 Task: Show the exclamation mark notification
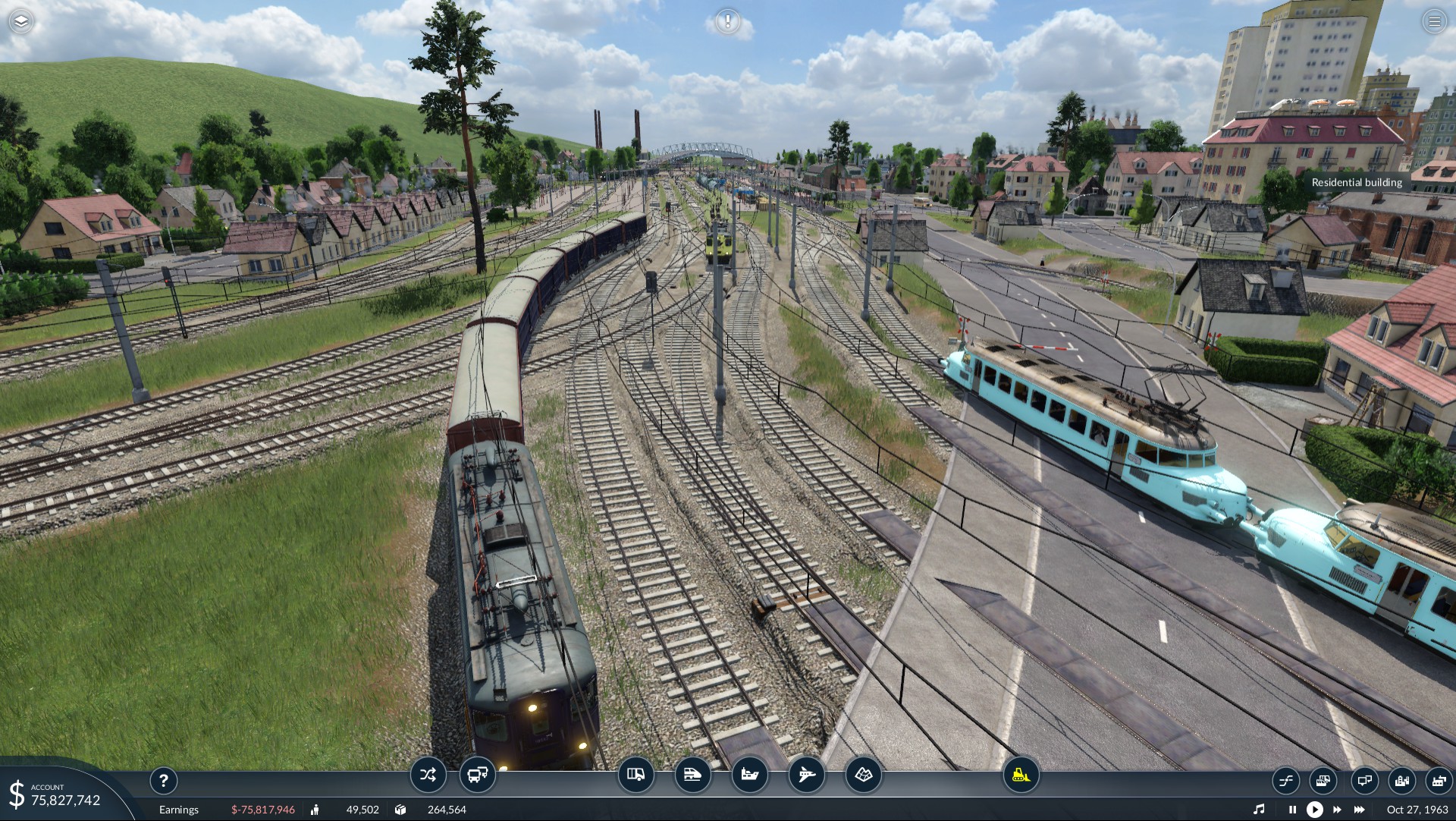[728, 21]
